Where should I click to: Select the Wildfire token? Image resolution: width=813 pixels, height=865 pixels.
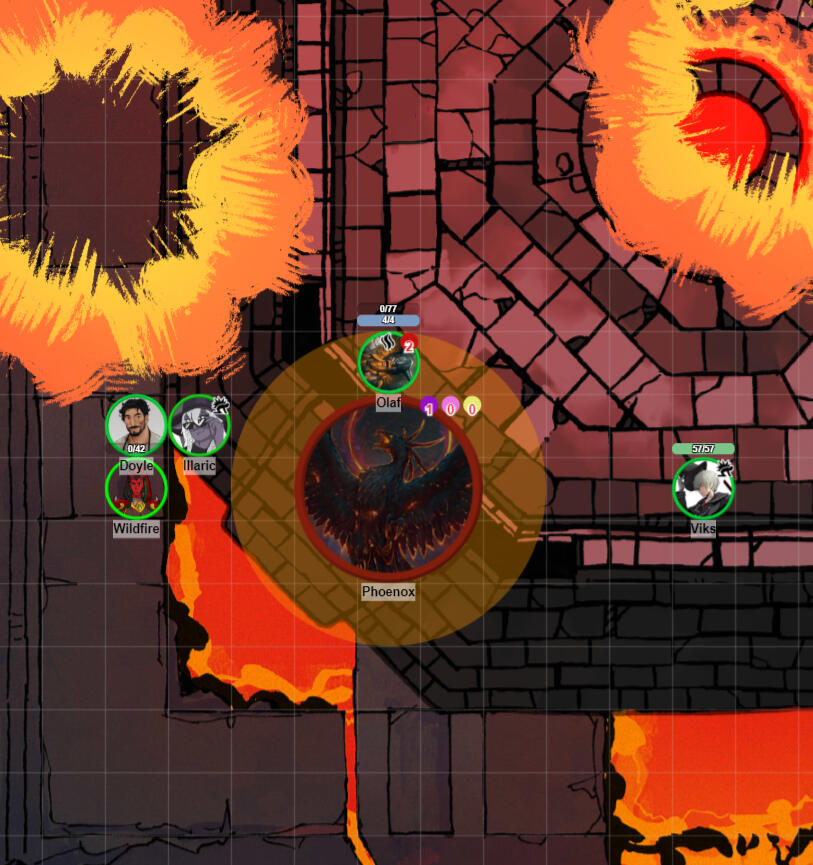tap(136, 489)
